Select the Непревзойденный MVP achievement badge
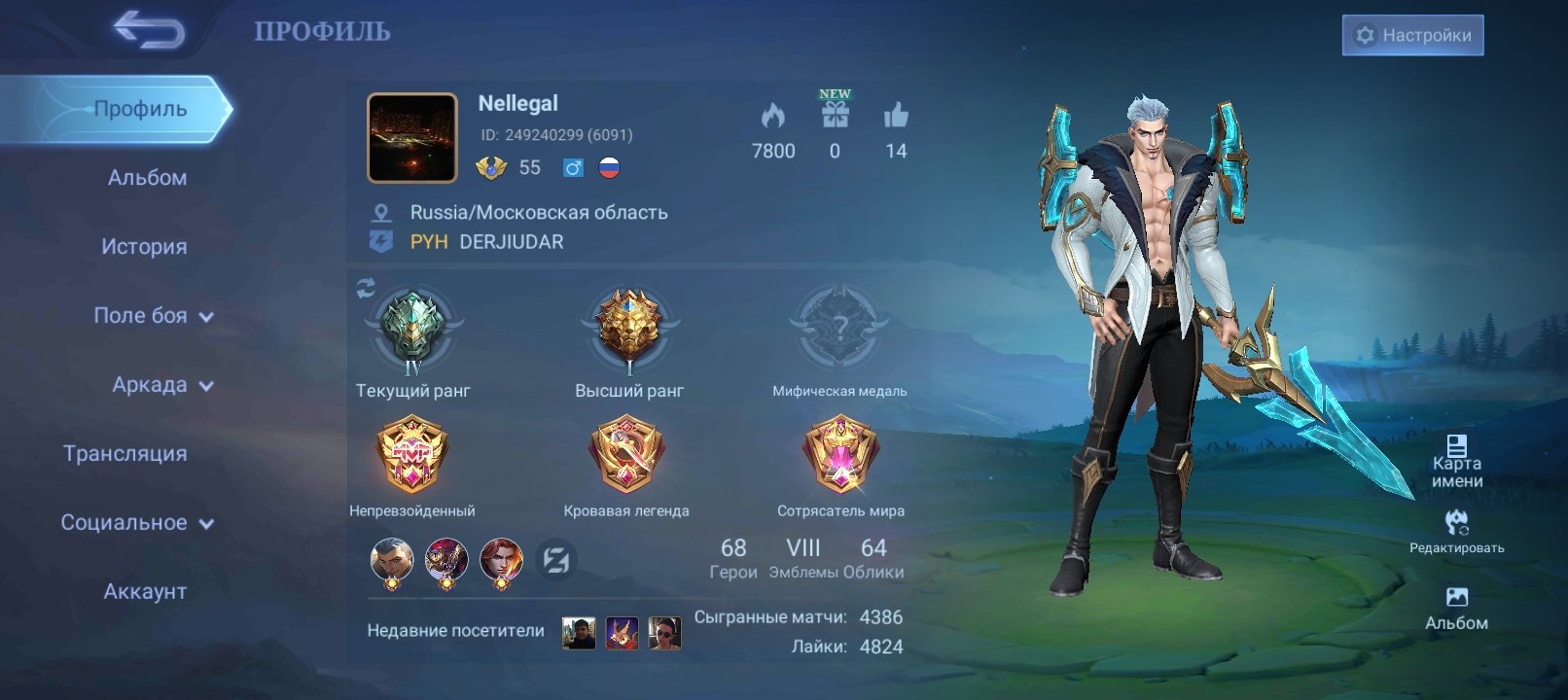 tap(412, 455)
